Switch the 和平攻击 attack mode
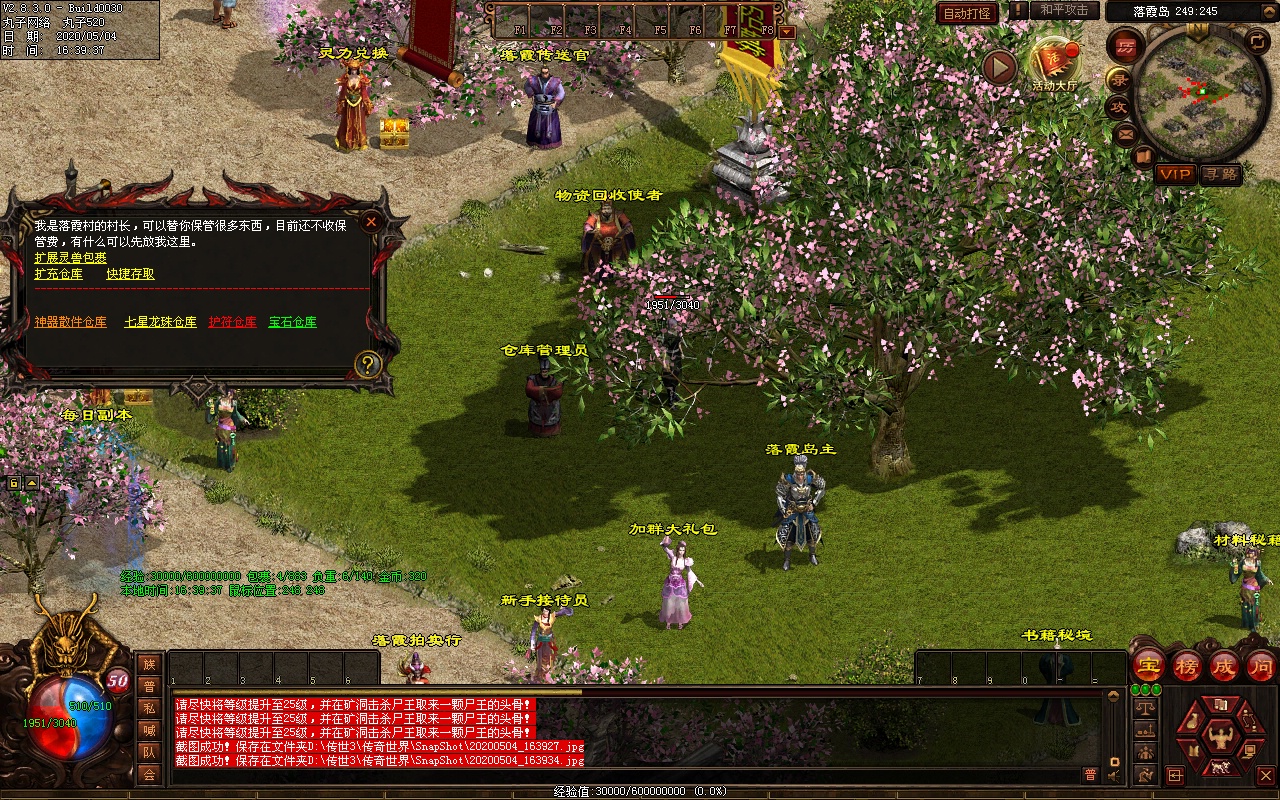This screenshot has height=800, width=1280. (1063, 10)
